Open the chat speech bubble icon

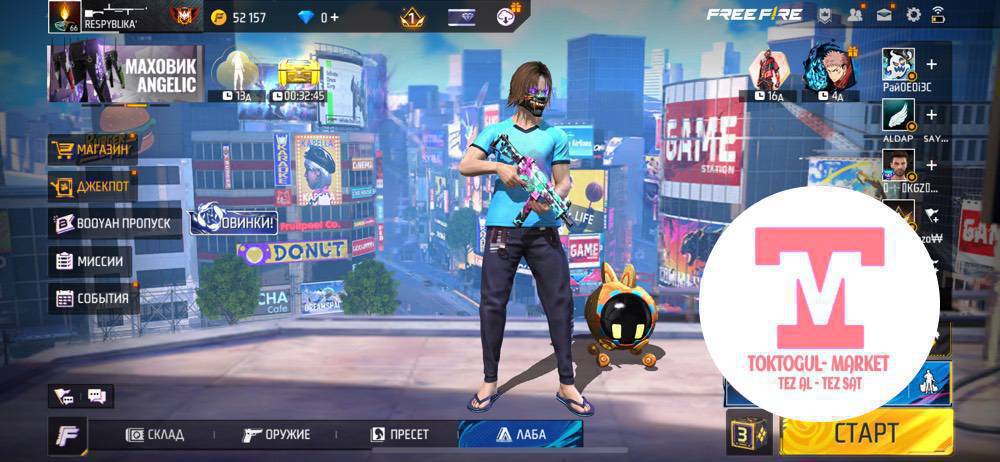coord(97,396)
